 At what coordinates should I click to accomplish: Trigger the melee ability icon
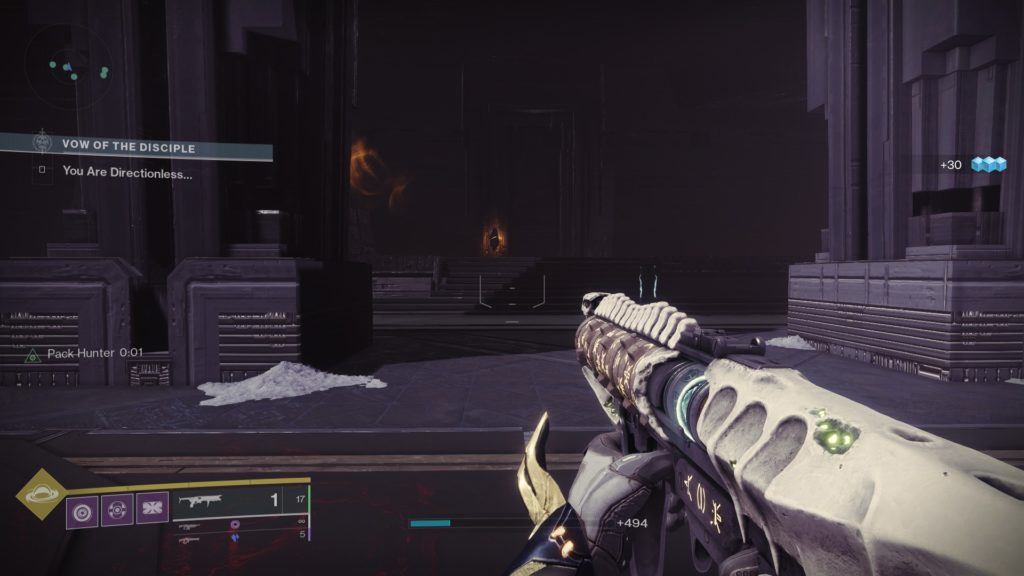click(118, 509)
